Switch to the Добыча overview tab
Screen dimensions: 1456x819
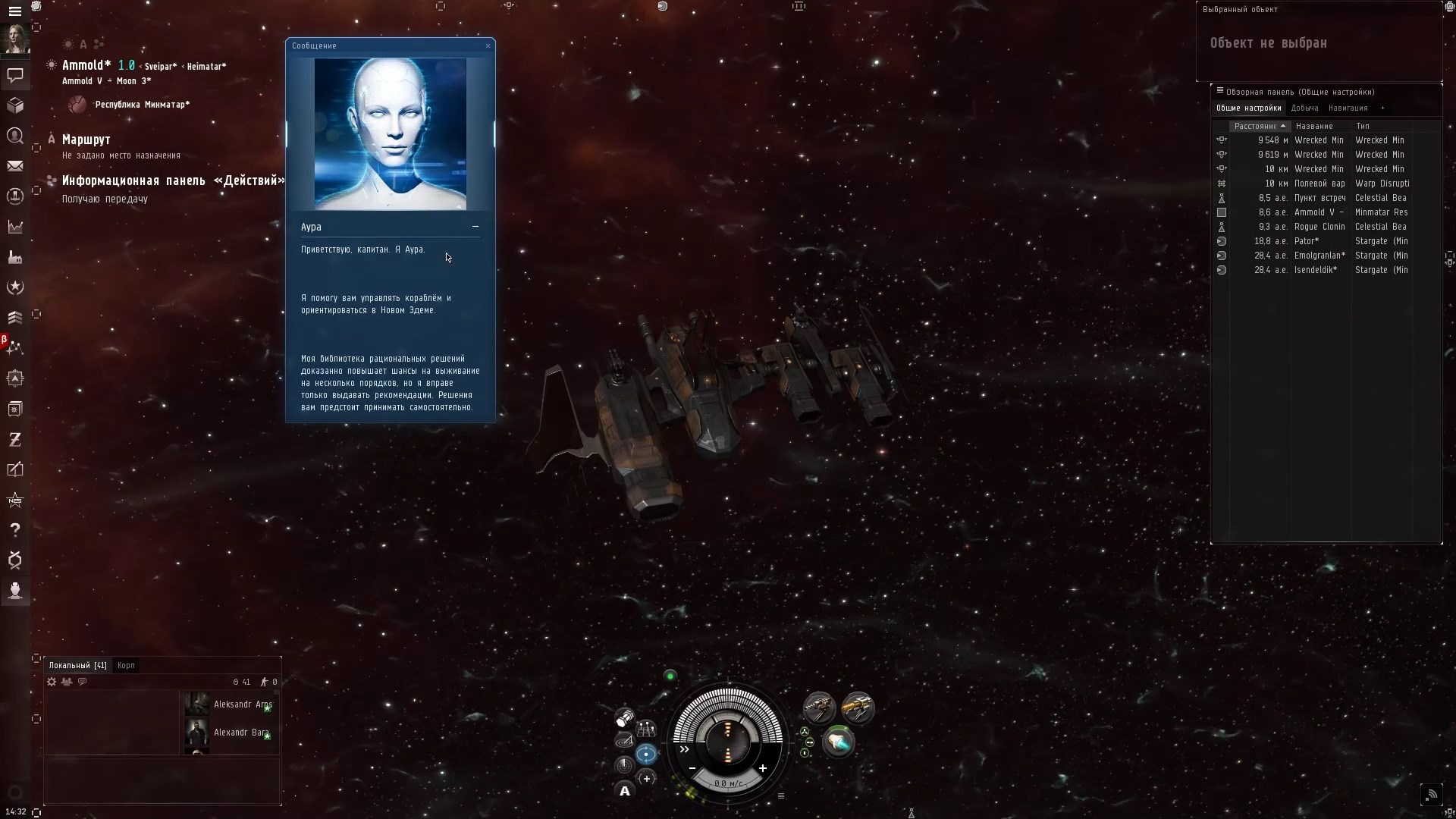click(x=1306, y=108)
